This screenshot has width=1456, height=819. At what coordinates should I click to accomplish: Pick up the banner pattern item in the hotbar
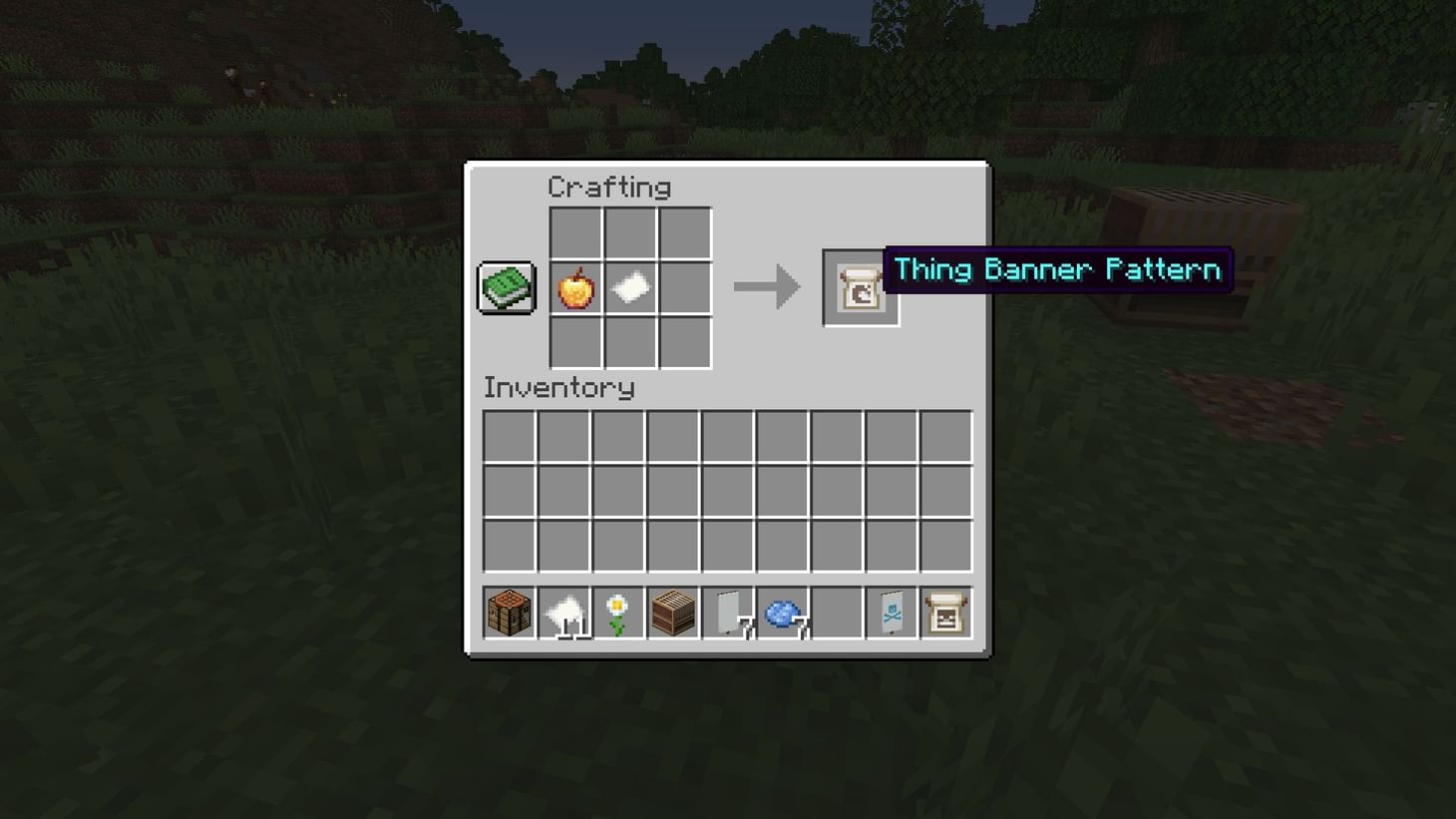(944, 613)
